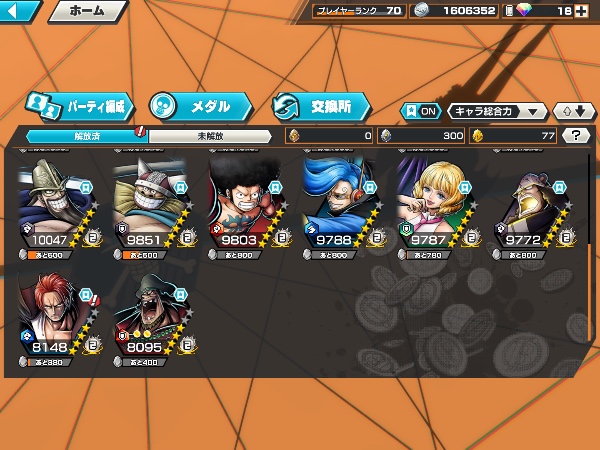Open the question mark help

pyautogui.click(x=575, y=135)
